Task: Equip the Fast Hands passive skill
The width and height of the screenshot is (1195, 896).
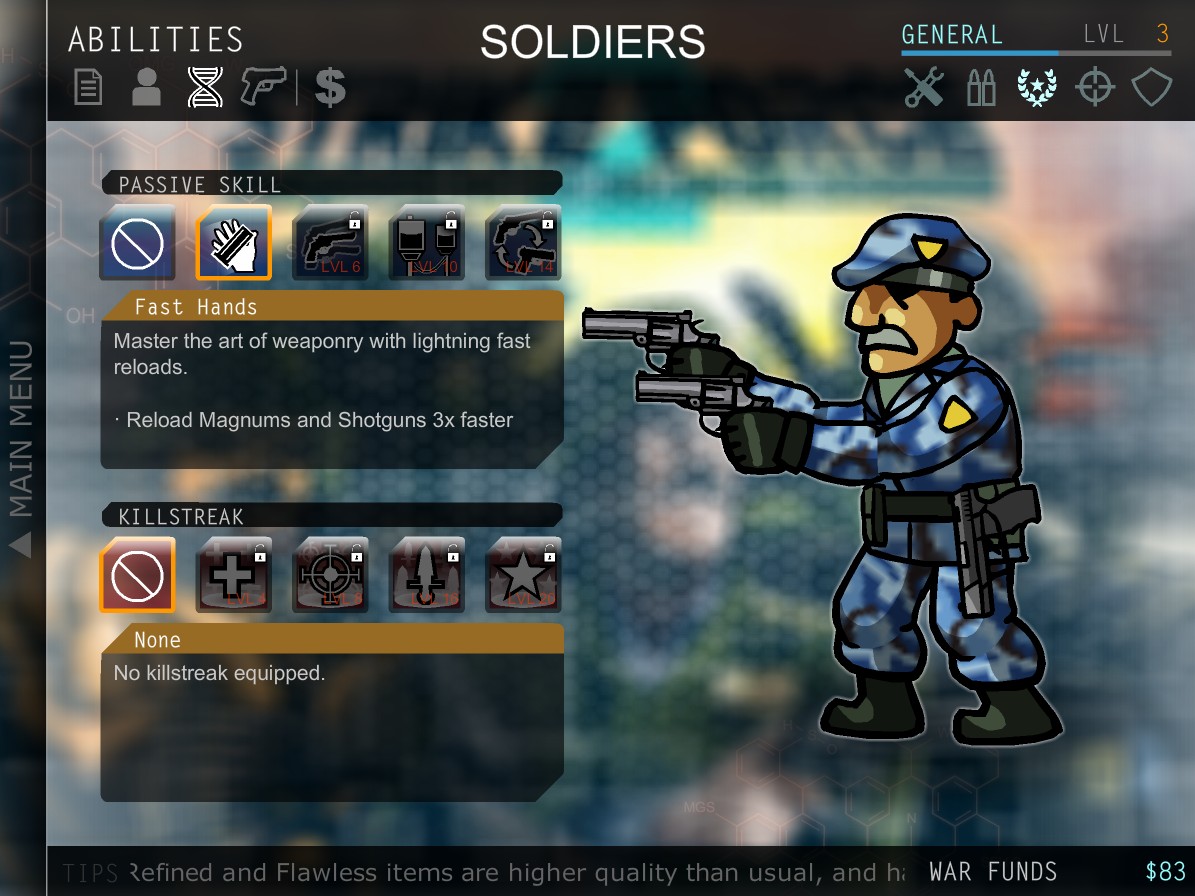Action: pos(234,243)
